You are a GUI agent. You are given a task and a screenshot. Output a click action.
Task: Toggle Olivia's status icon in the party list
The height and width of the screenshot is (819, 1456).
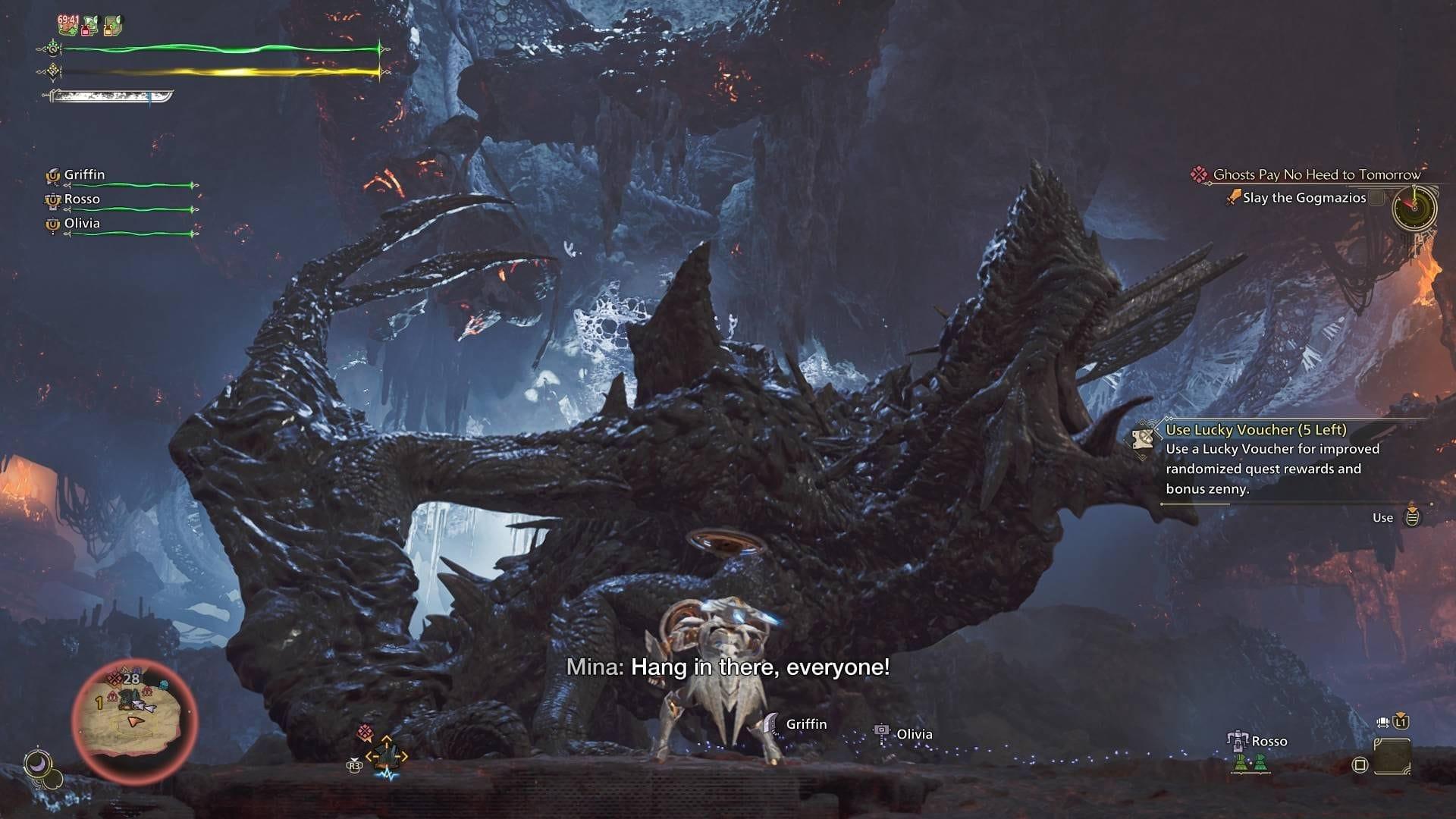53,224
